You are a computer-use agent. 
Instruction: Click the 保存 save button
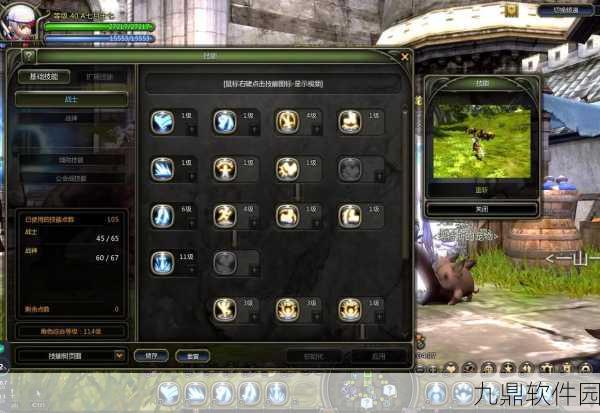tap(151, 354)
